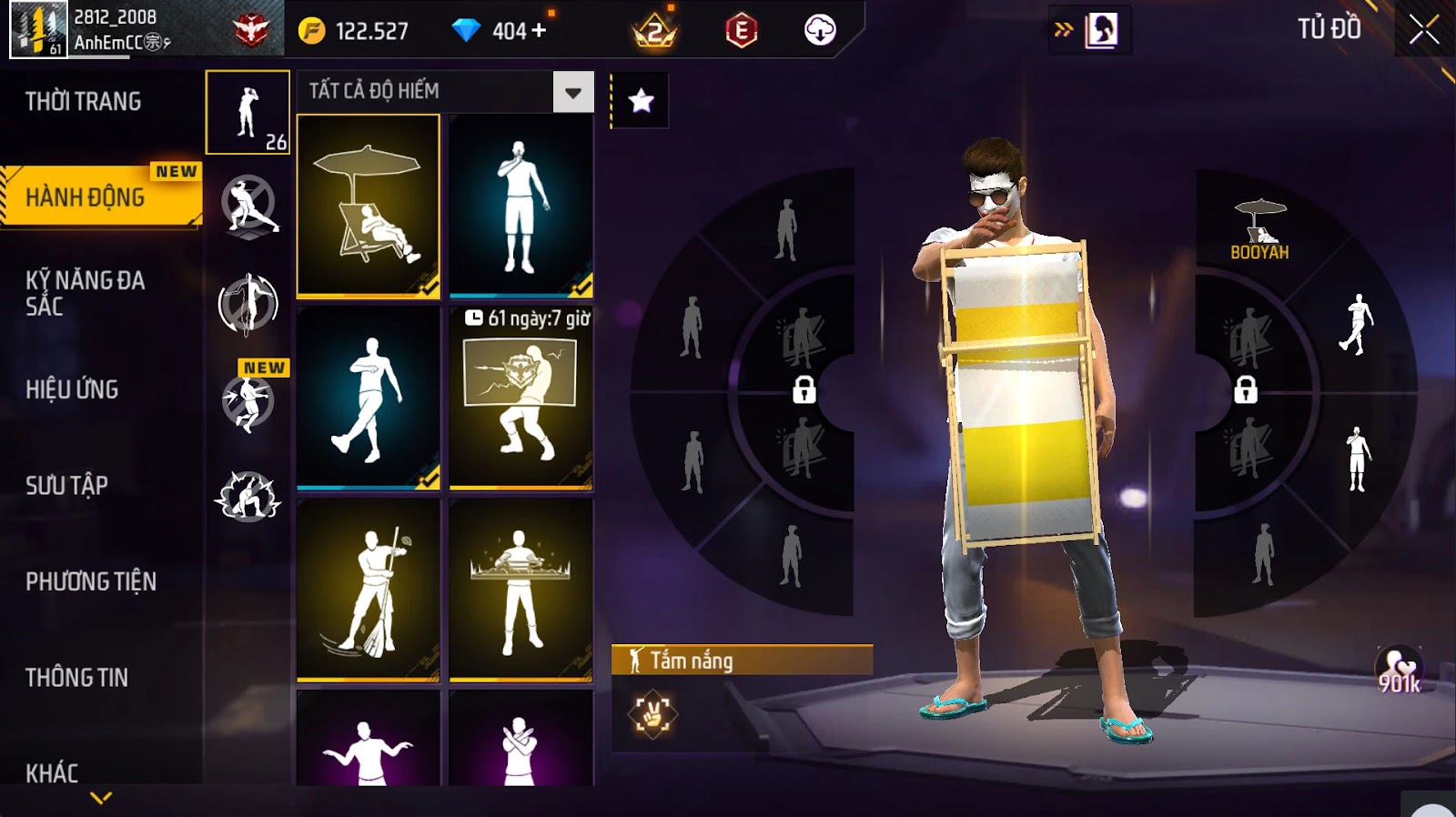
Task: Open the Thời Trang category
Action: 83,101
